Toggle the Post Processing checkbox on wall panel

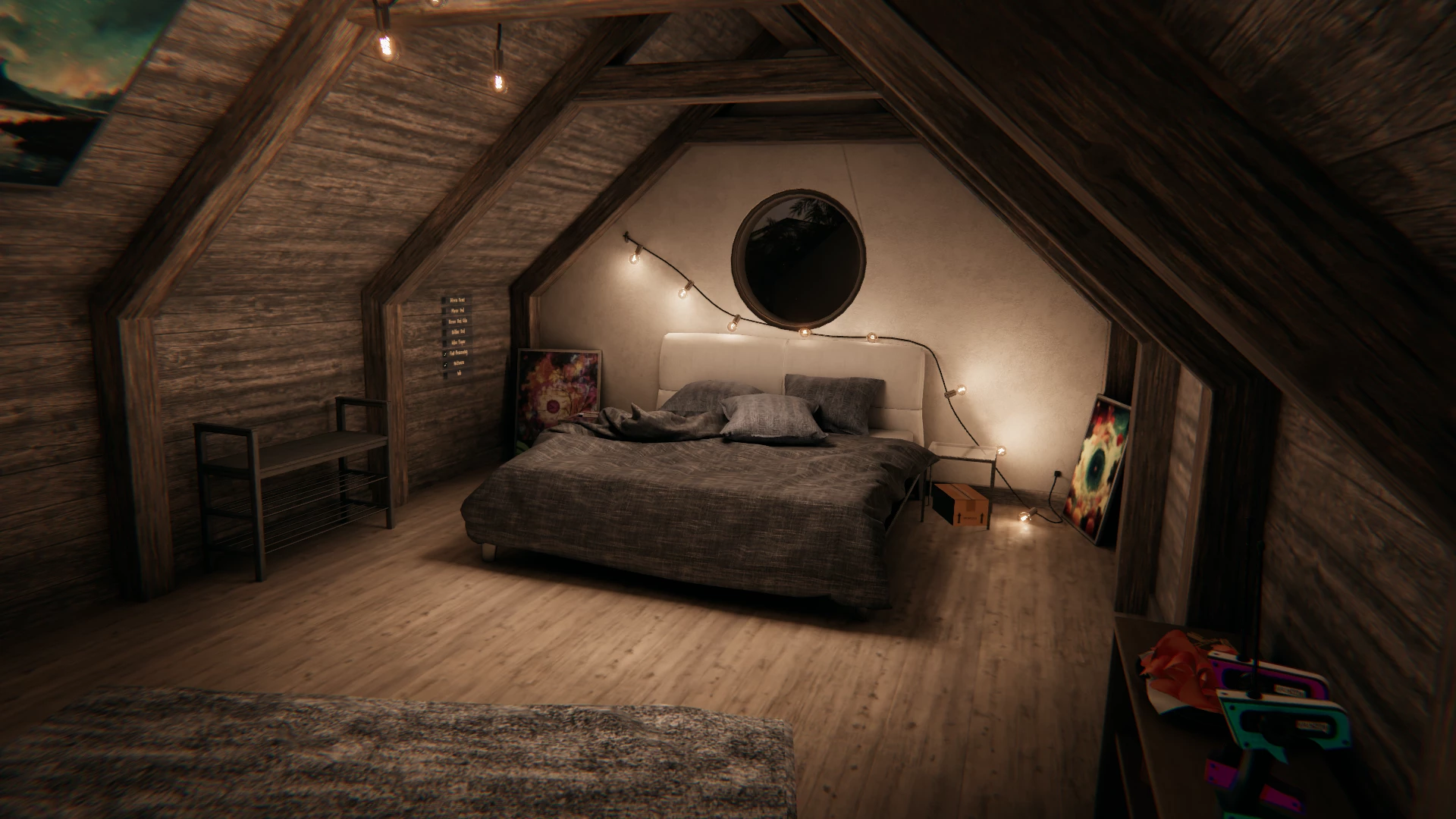click(446, 353)
